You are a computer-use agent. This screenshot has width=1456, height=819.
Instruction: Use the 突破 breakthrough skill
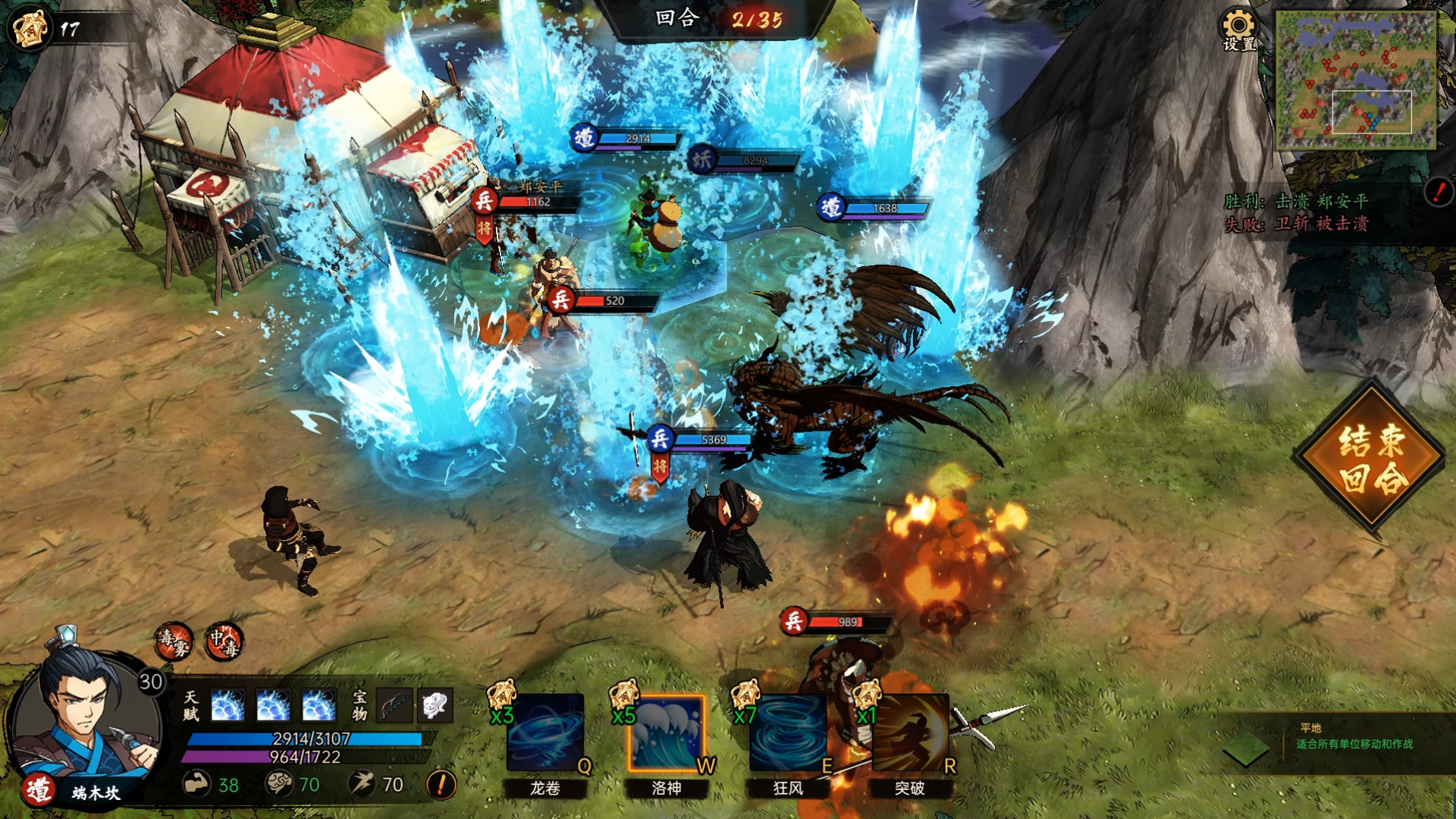[x=909, y=733]
